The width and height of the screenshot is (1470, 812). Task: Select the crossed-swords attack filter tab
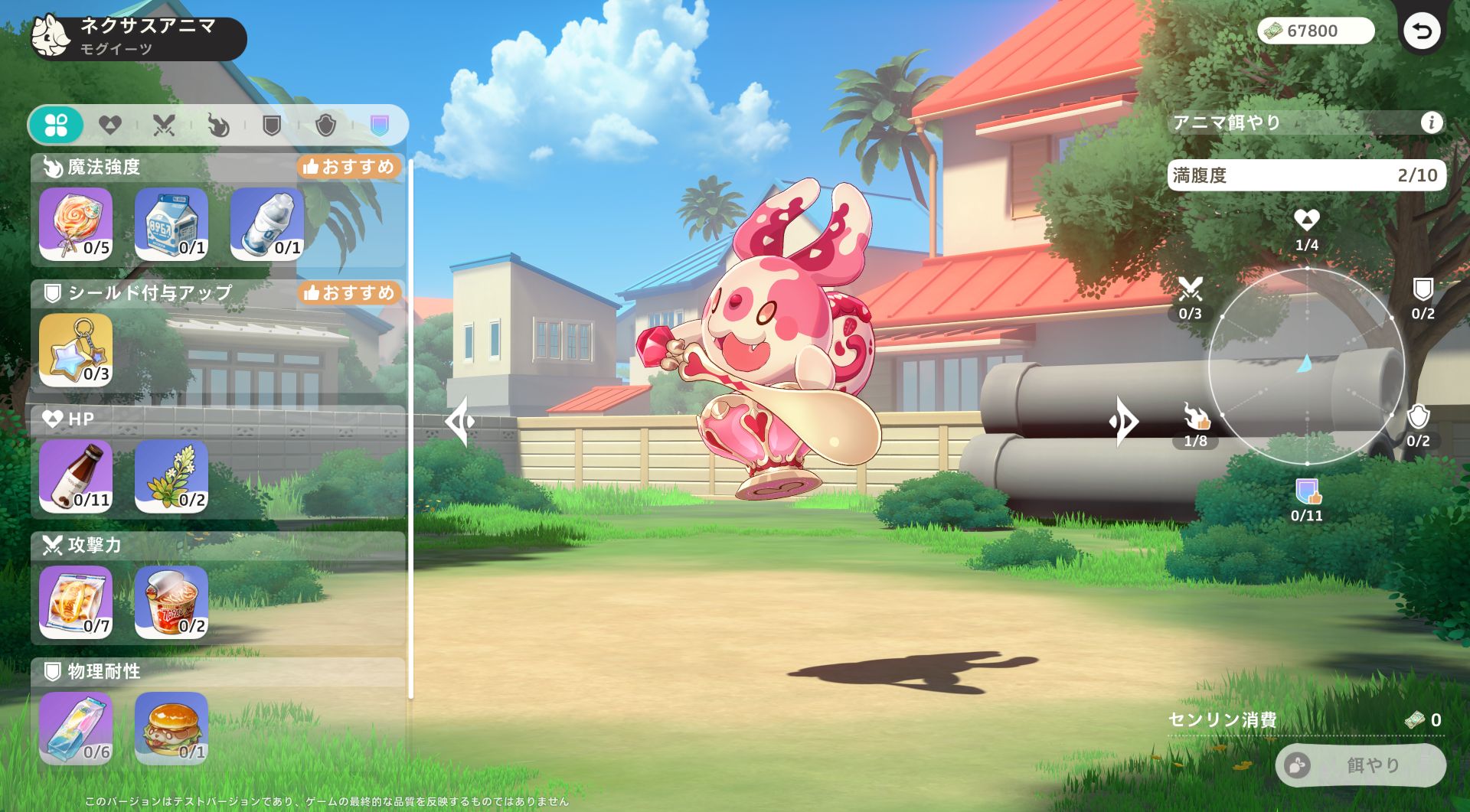click(x=164, y=125)
